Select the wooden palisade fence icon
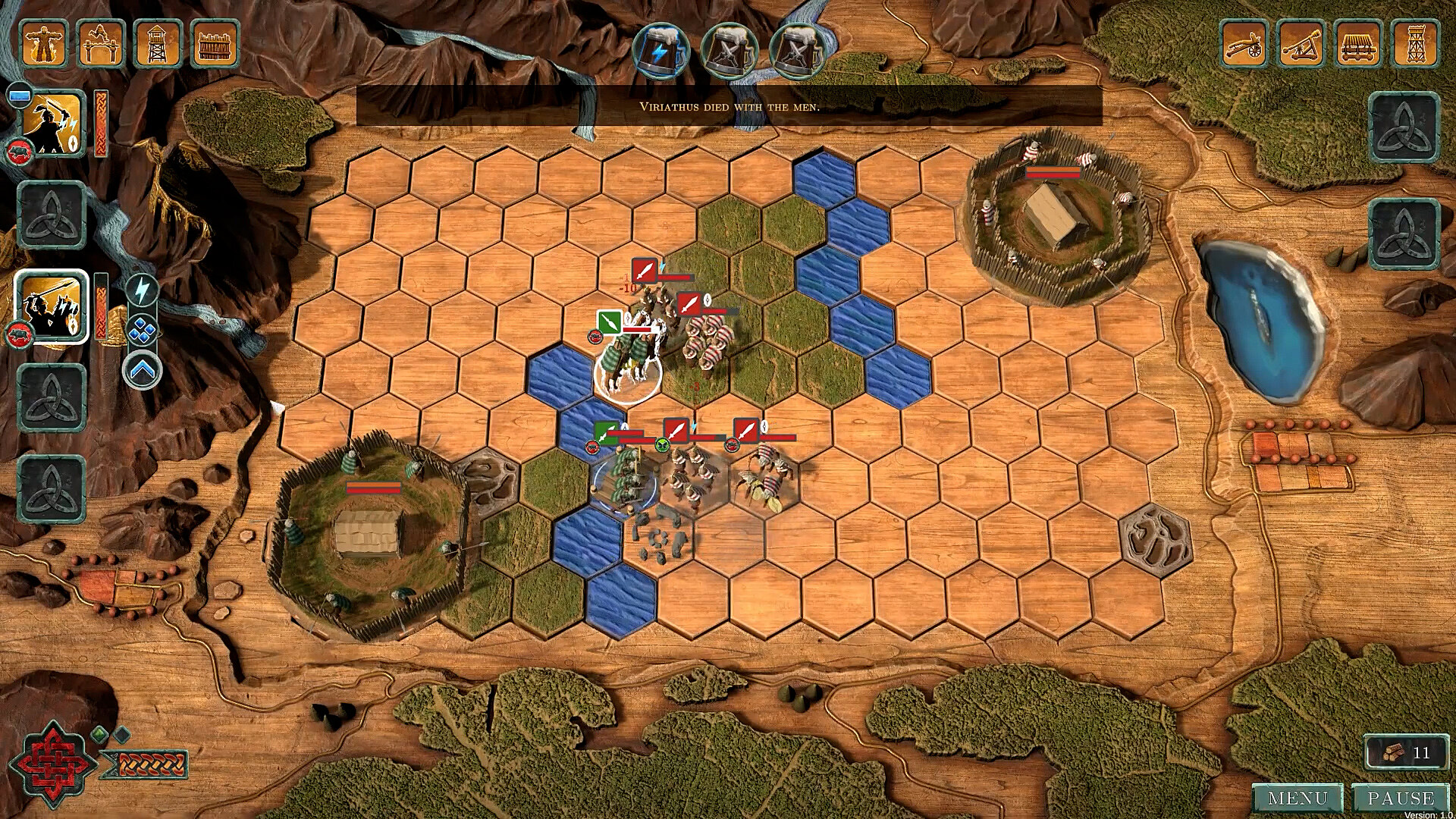This screenshot has height=819, width=1456. 215,43
